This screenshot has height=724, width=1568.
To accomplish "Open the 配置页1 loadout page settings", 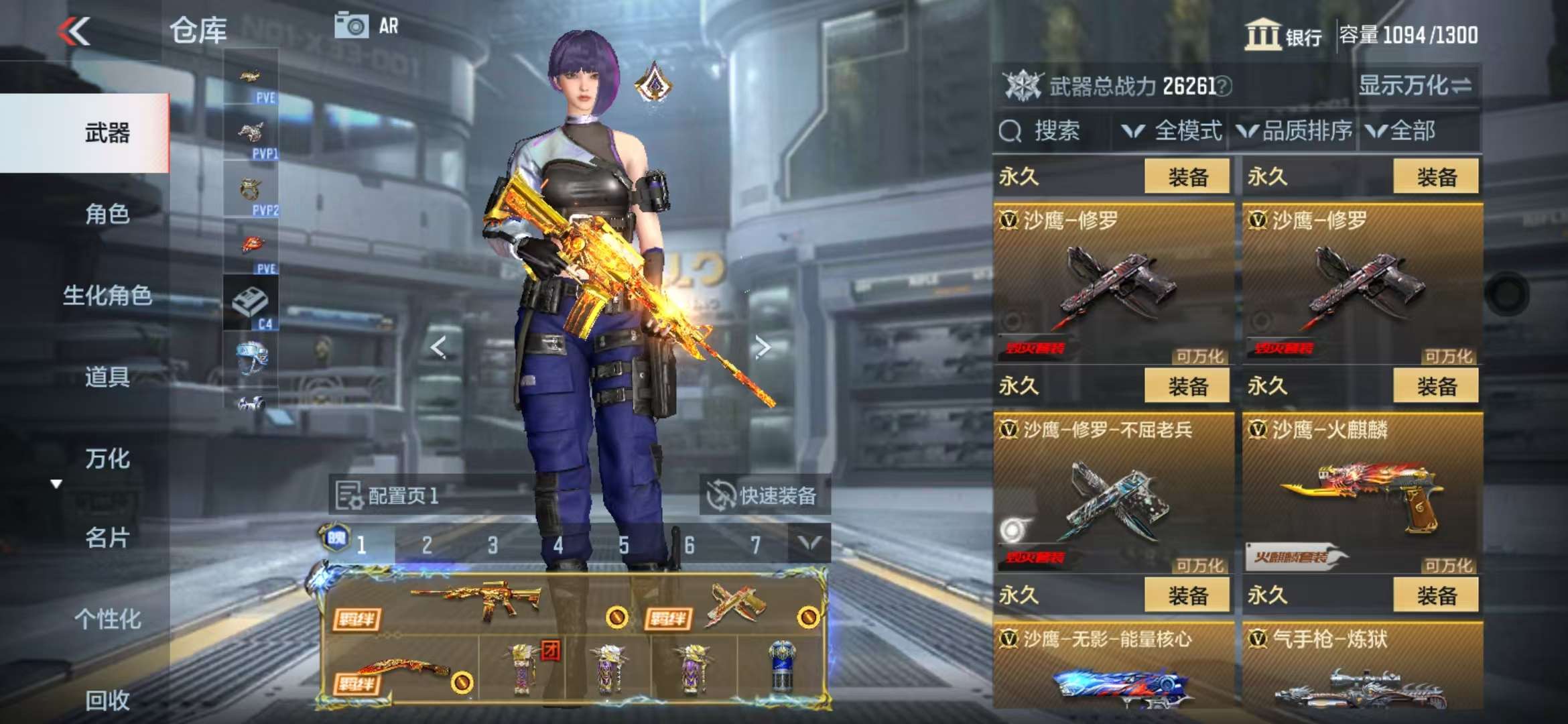I will (387, 495).
